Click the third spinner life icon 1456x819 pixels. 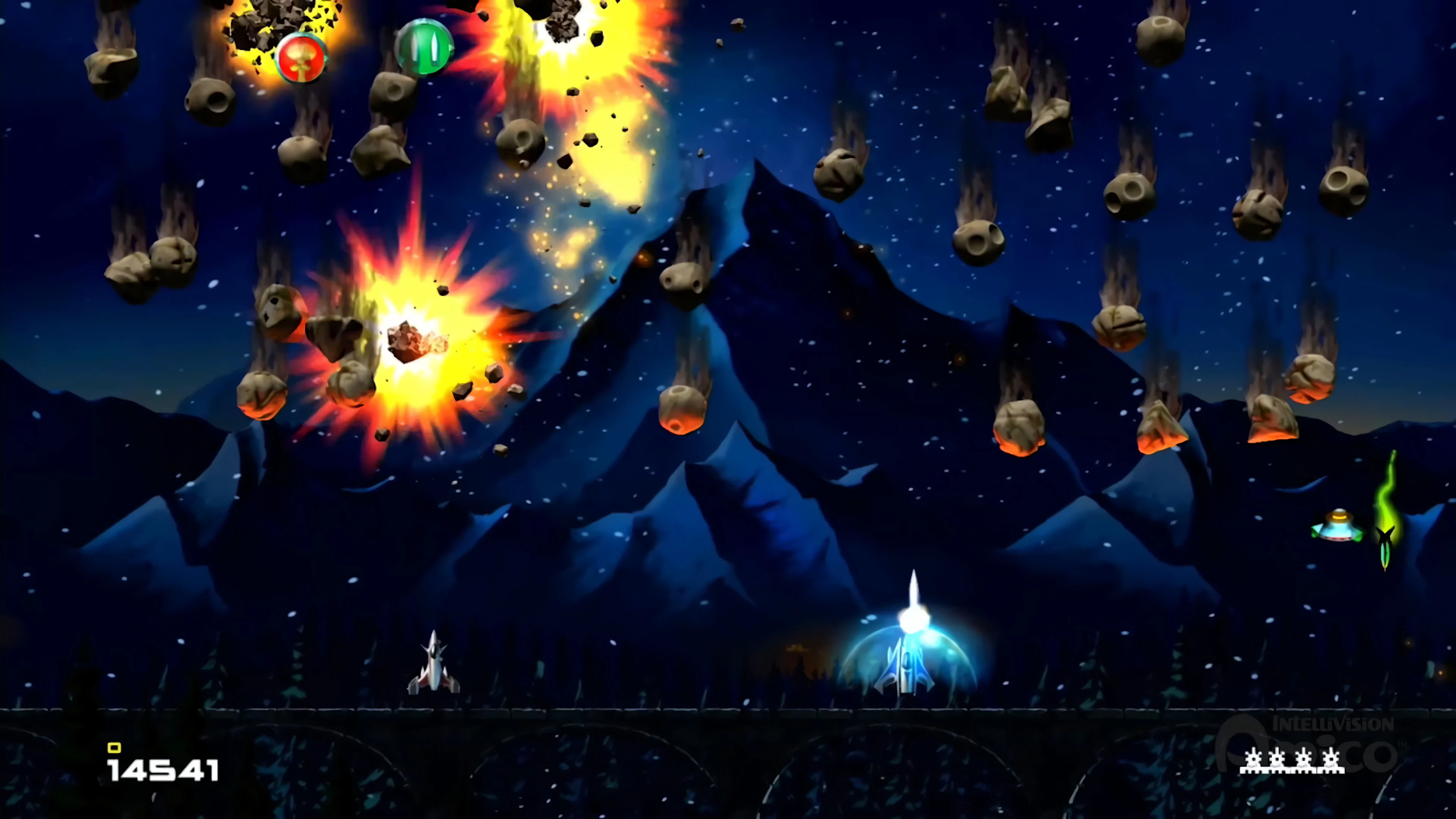click(x=1303, y=760)
